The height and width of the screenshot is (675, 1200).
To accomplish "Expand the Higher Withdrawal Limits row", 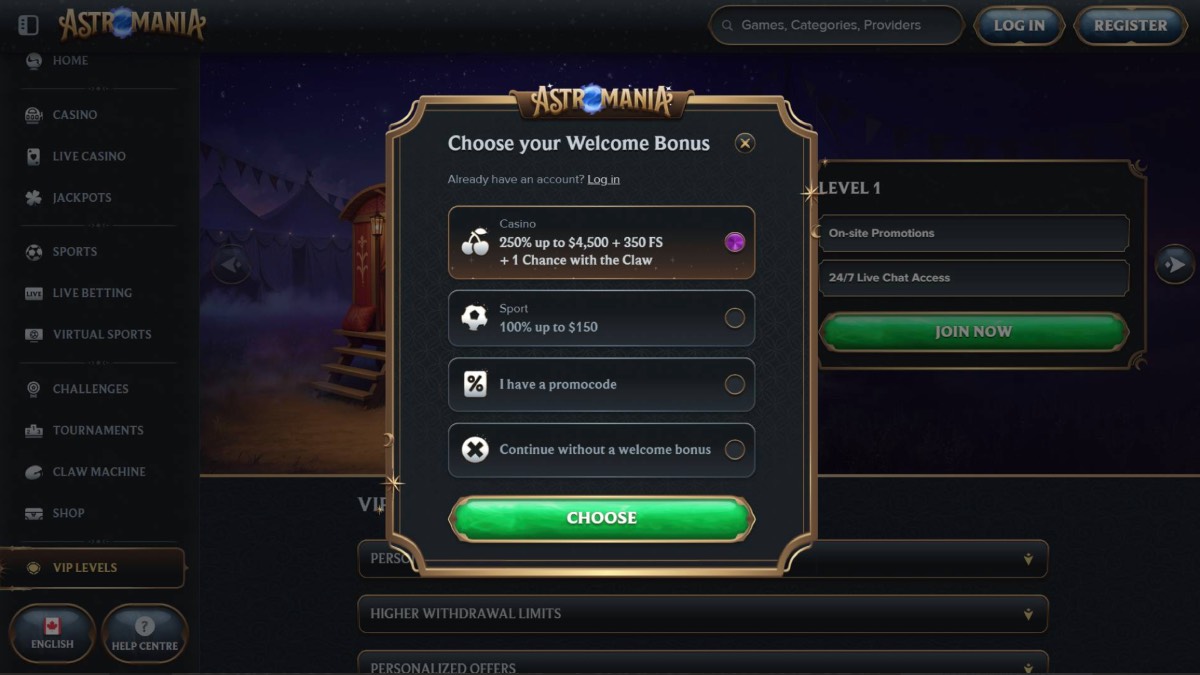I will [x=702, y=614].
